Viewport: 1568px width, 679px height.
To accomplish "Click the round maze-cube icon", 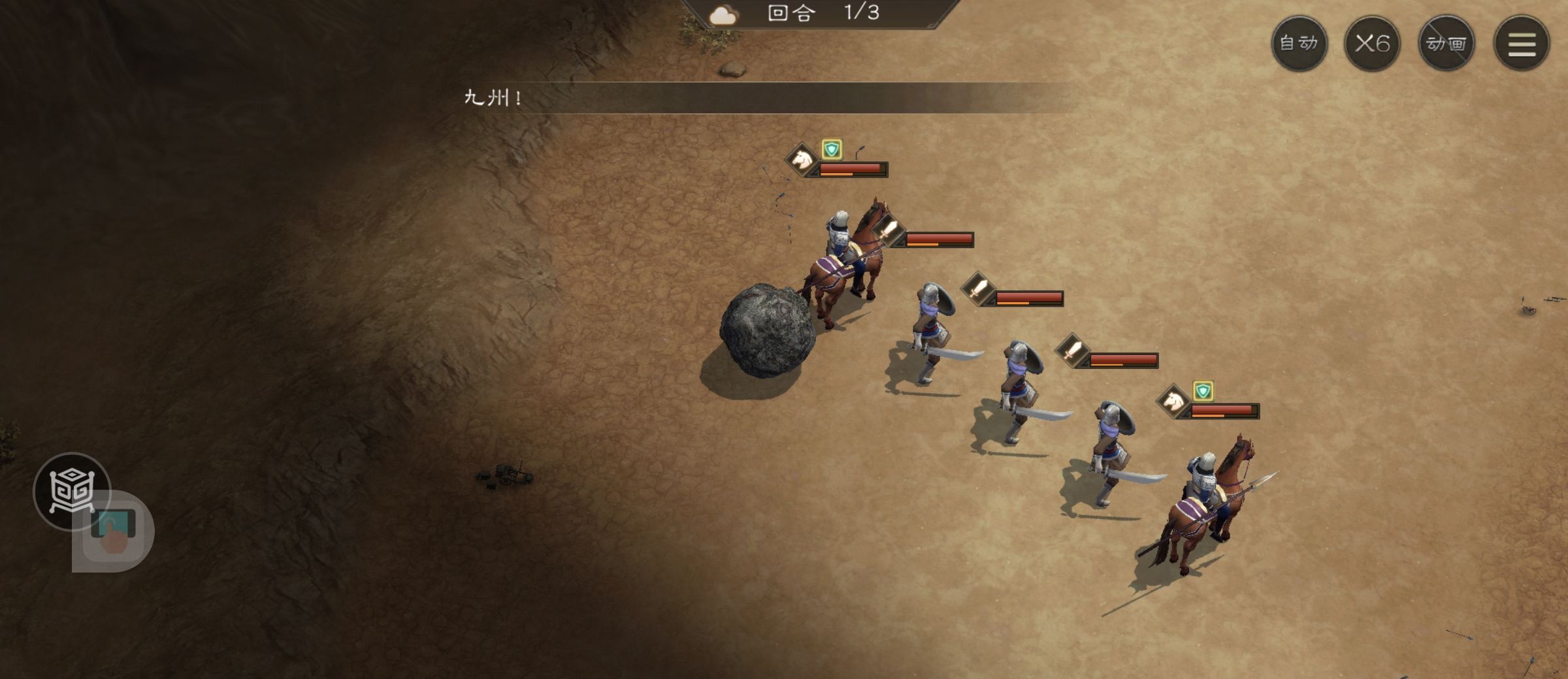I will [71, 490].
